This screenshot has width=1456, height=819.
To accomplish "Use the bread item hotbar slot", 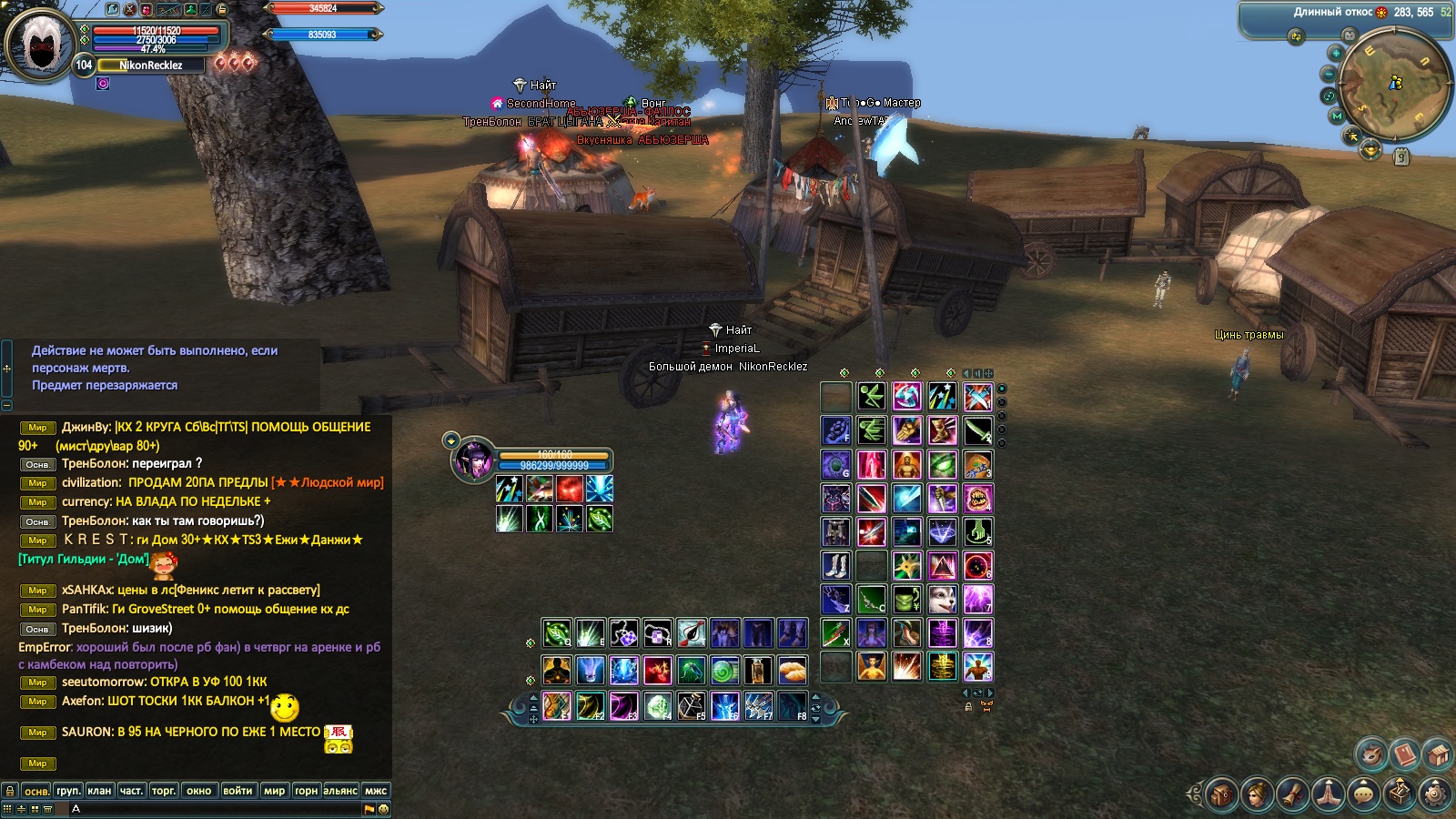I will tap(792, 671).
